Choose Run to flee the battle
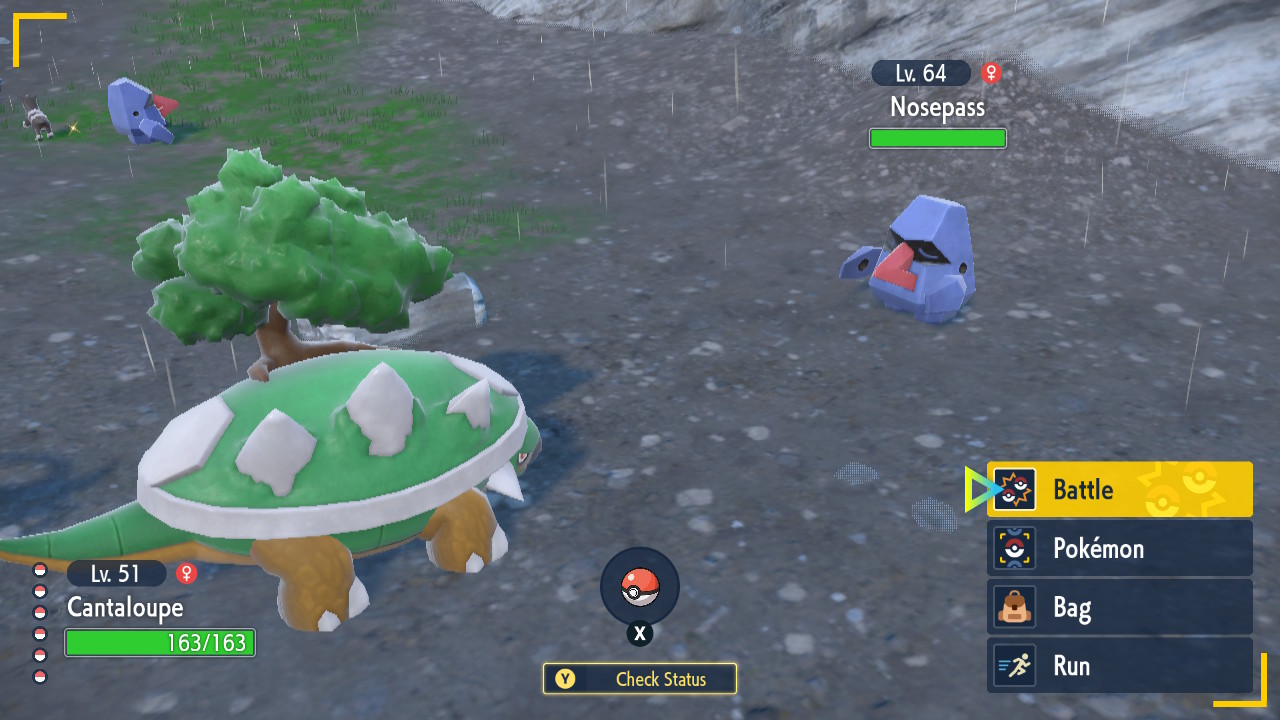Viewport: 1280px width, 720px height. pos(1119,666)
